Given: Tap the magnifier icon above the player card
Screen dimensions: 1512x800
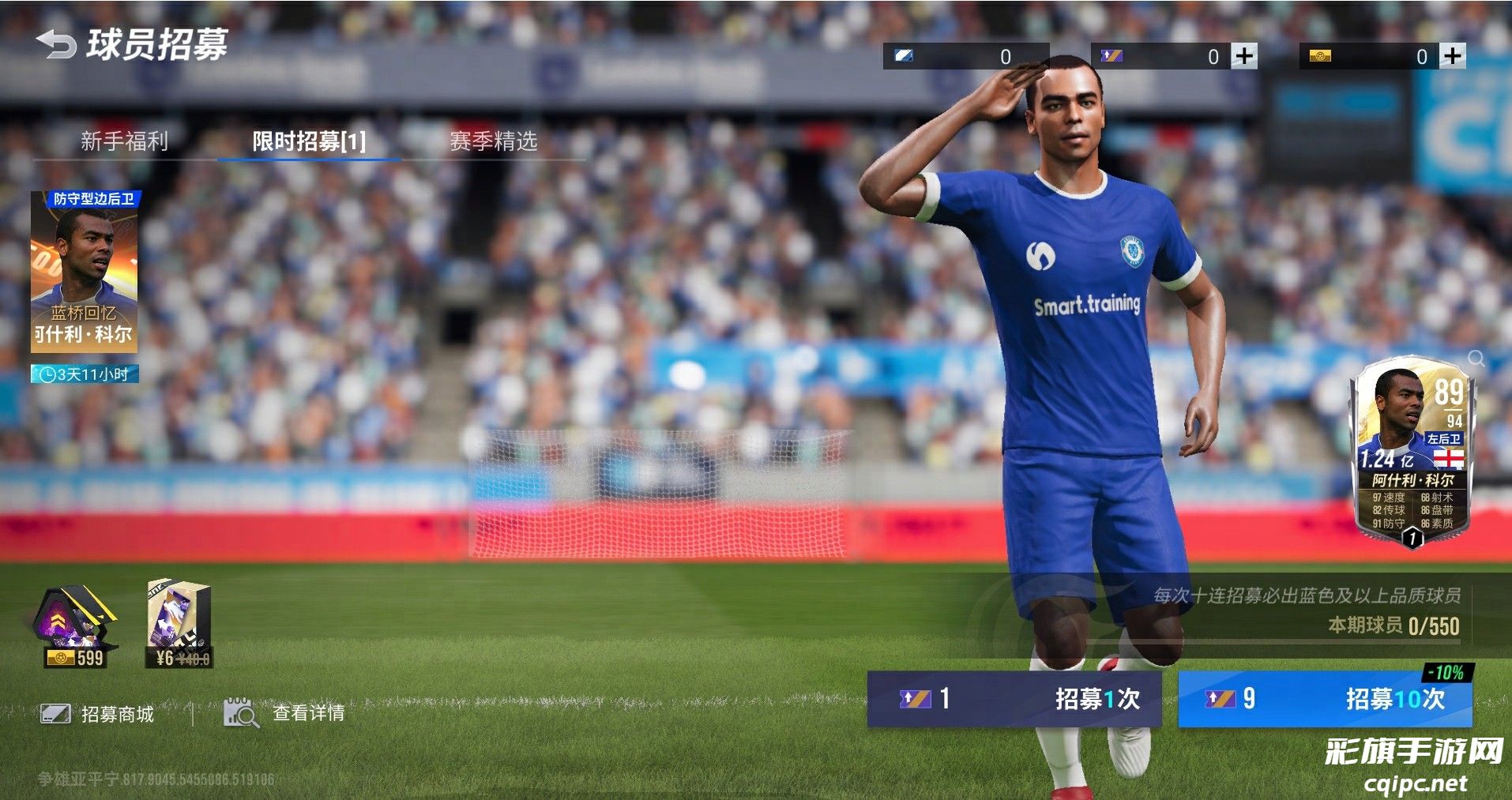Looking at the screenshot, I should pos(1476,359).
